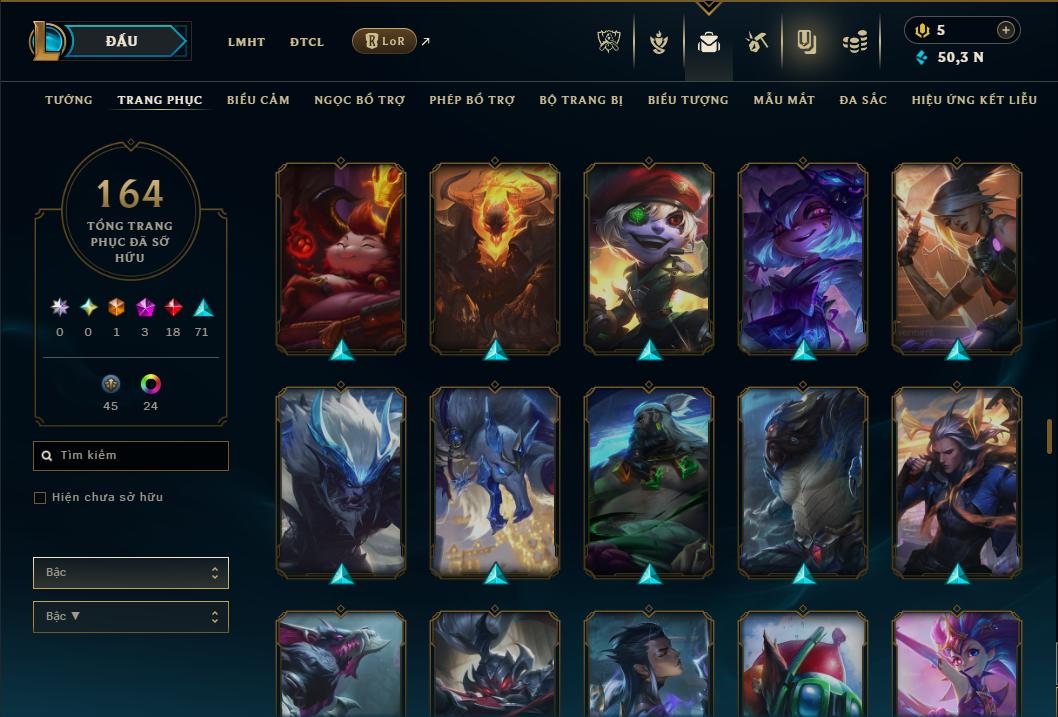
Task: Open the HIỆU ỨNG KẾT LIỄU tab
Action: coord(974,100)
